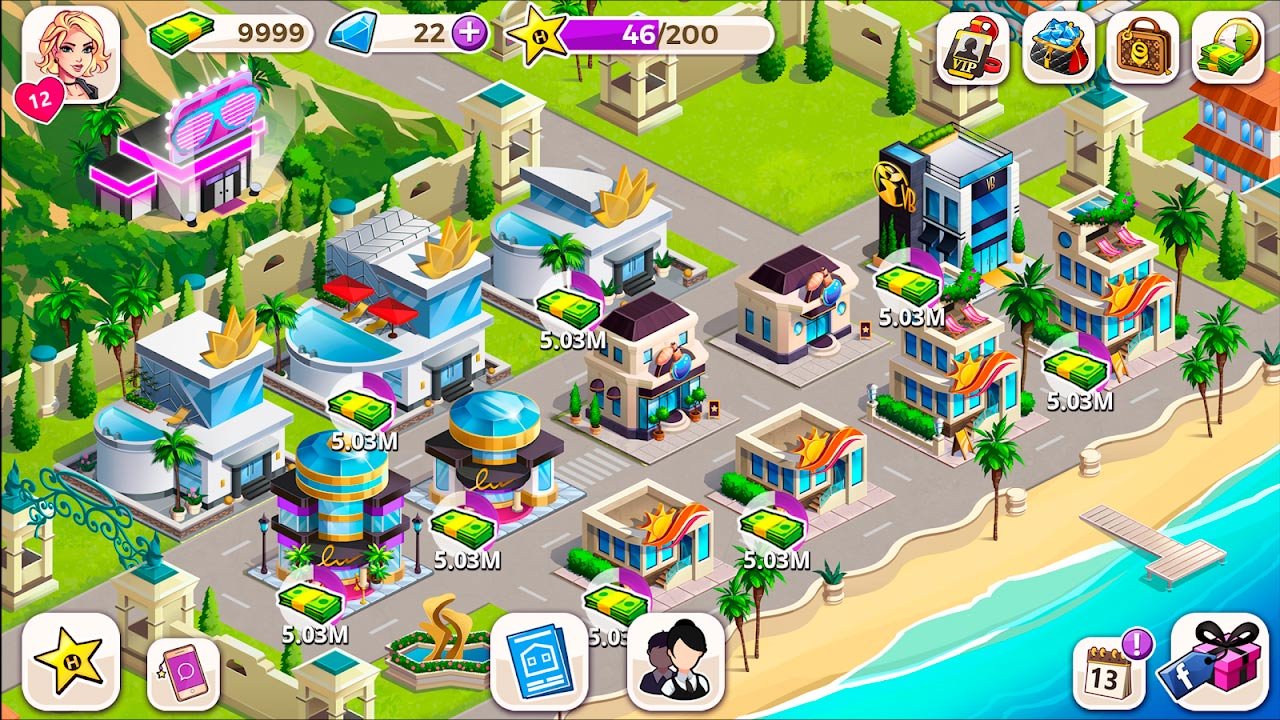This screenshot has height=720, width=1280.
Task: Tap the purple plus to buy diamonds
Action: coord(469,34)
